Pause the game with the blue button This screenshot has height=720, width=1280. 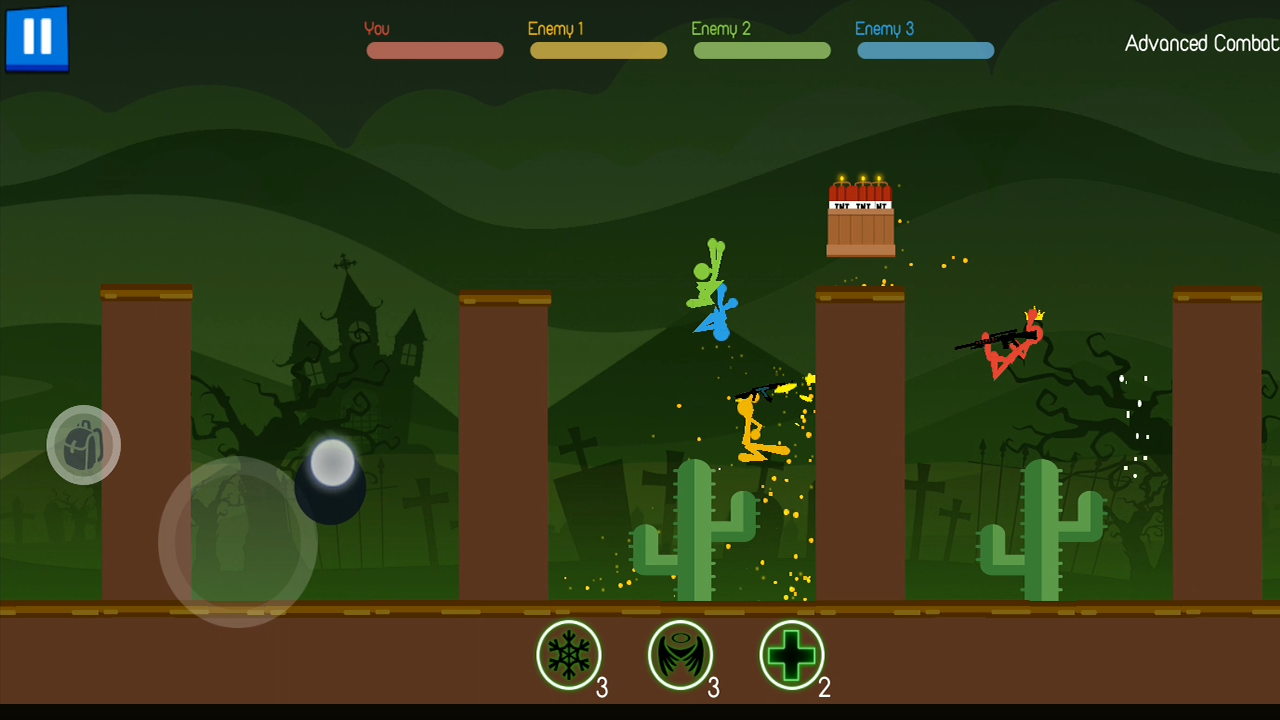(37, 37)
